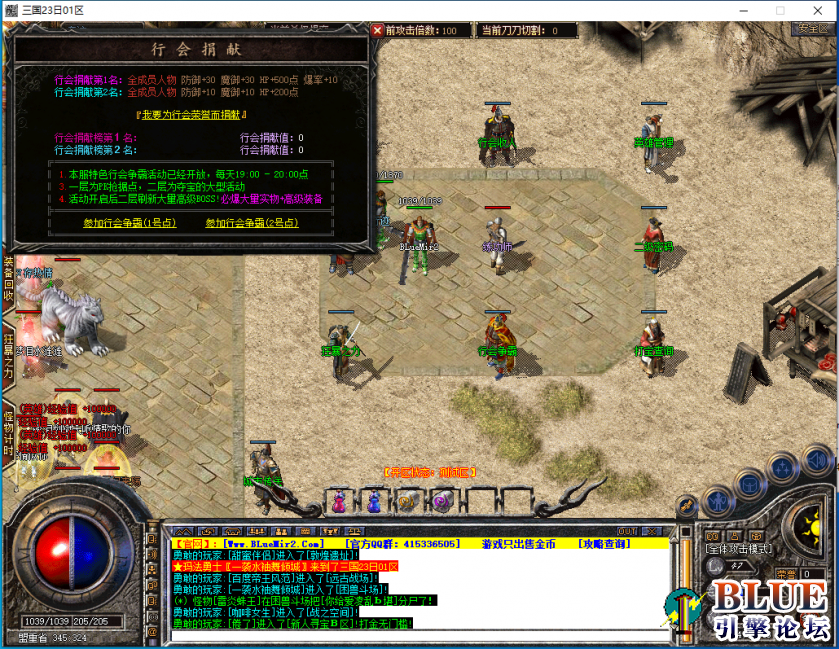Open the 怪物计时 side tab
839x649 pixels.
tap(8, 431)
